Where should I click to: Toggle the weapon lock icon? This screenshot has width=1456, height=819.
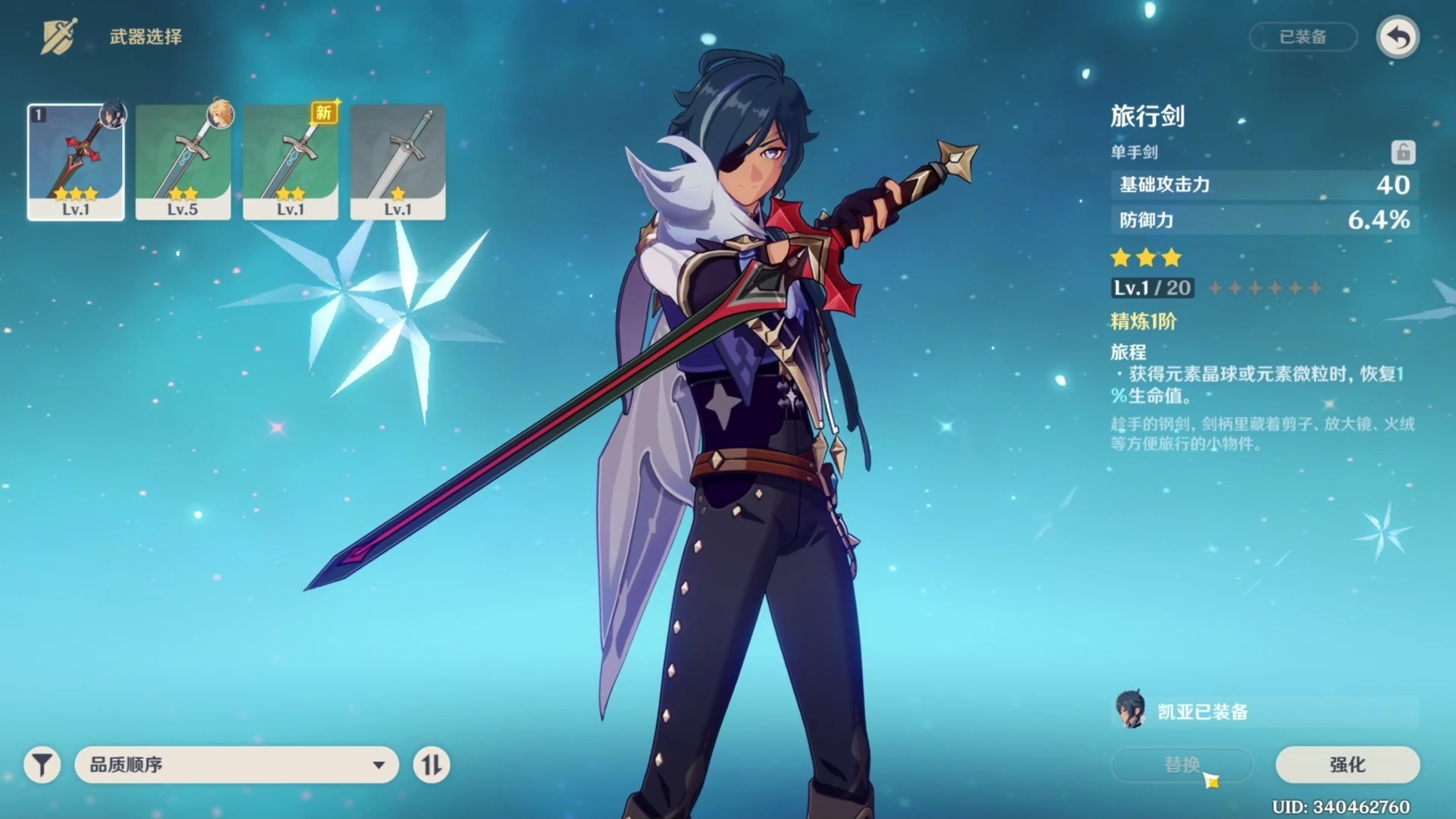pos(1403,152)
